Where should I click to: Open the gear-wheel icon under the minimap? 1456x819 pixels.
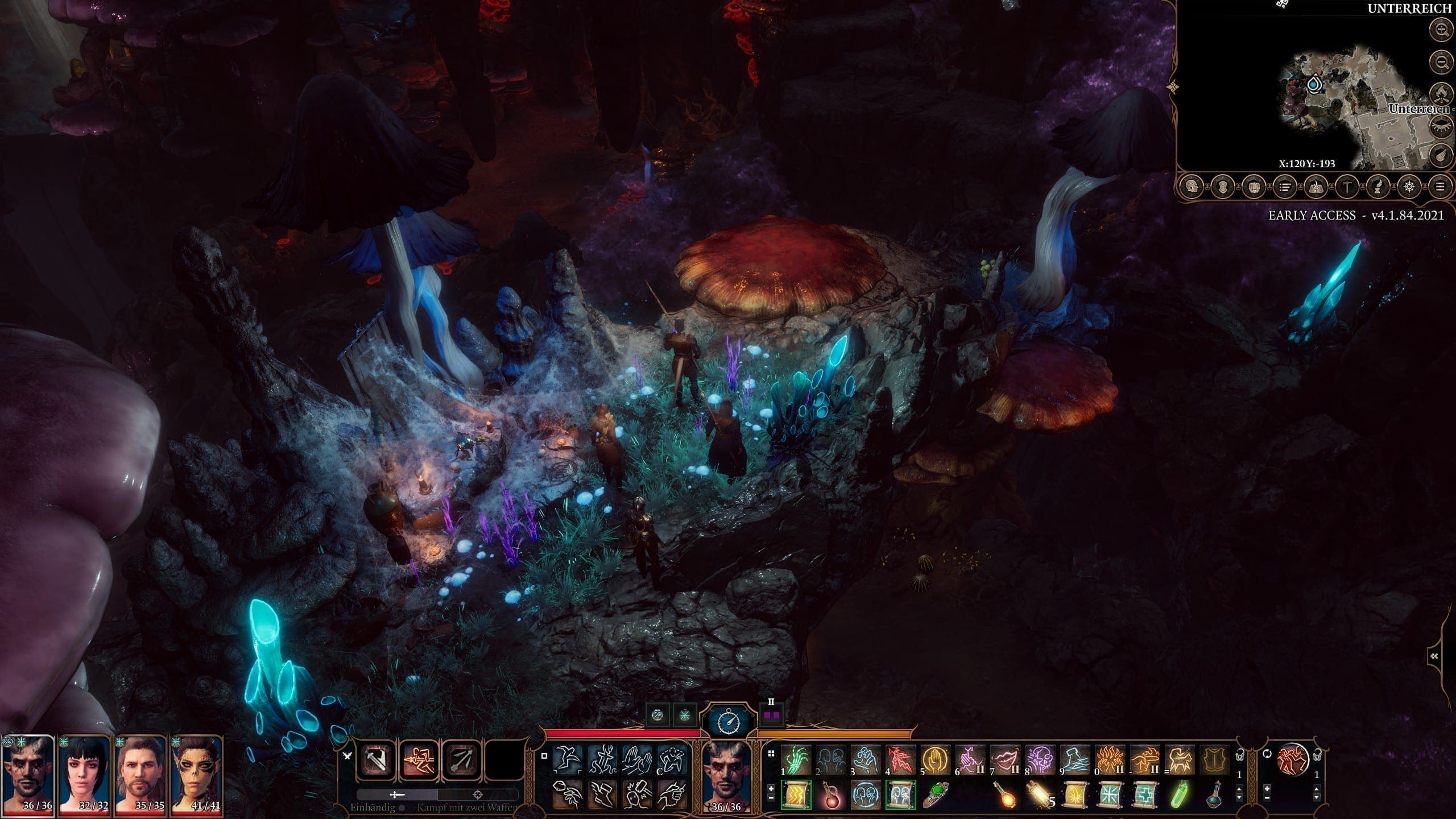tap(1409, 186)
